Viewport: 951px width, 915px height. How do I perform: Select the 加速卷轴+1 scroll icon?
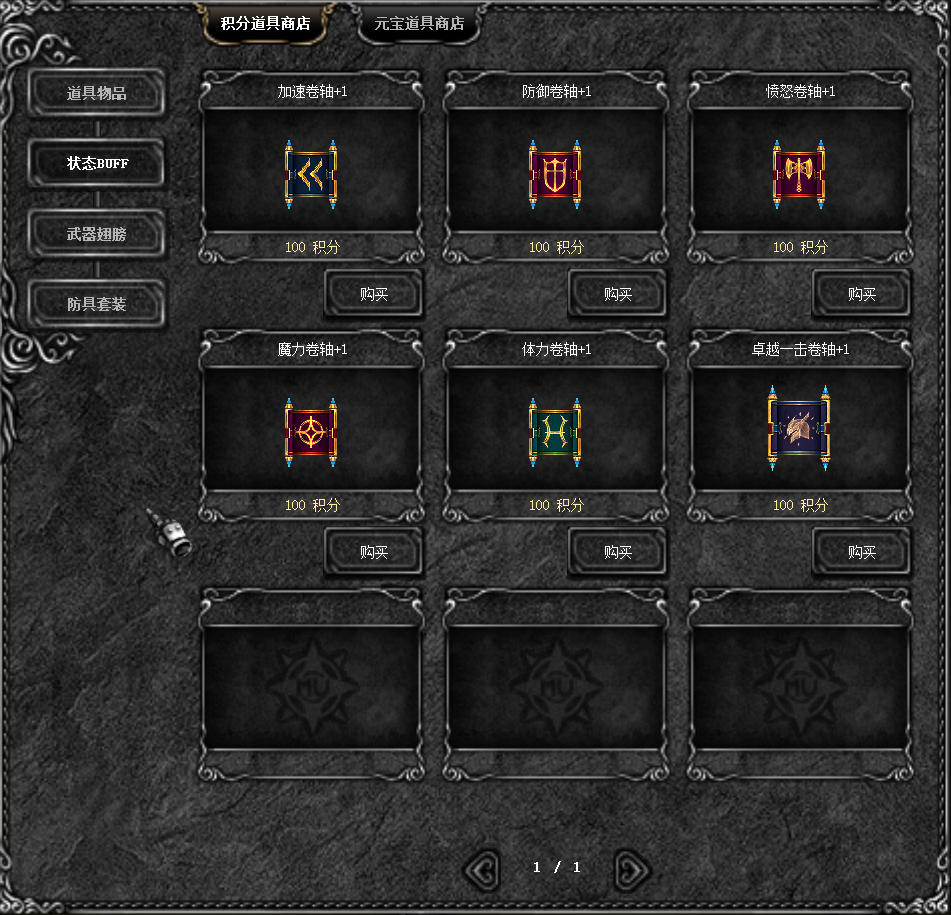(x=311, y=174)
